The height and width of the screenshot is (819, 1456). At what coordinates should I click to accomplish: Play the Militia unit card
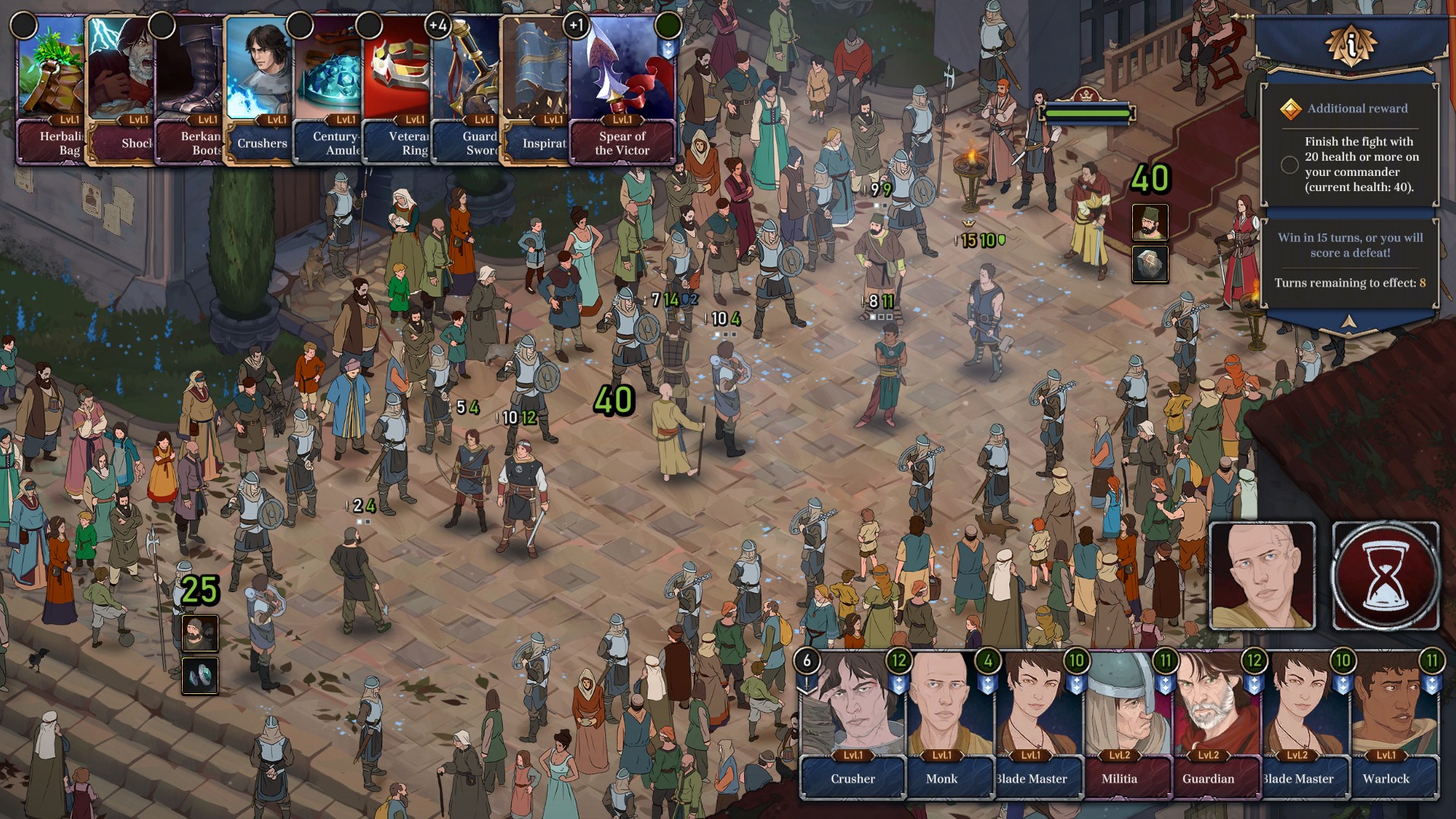pyautogui.click(x=1120, y=724)
